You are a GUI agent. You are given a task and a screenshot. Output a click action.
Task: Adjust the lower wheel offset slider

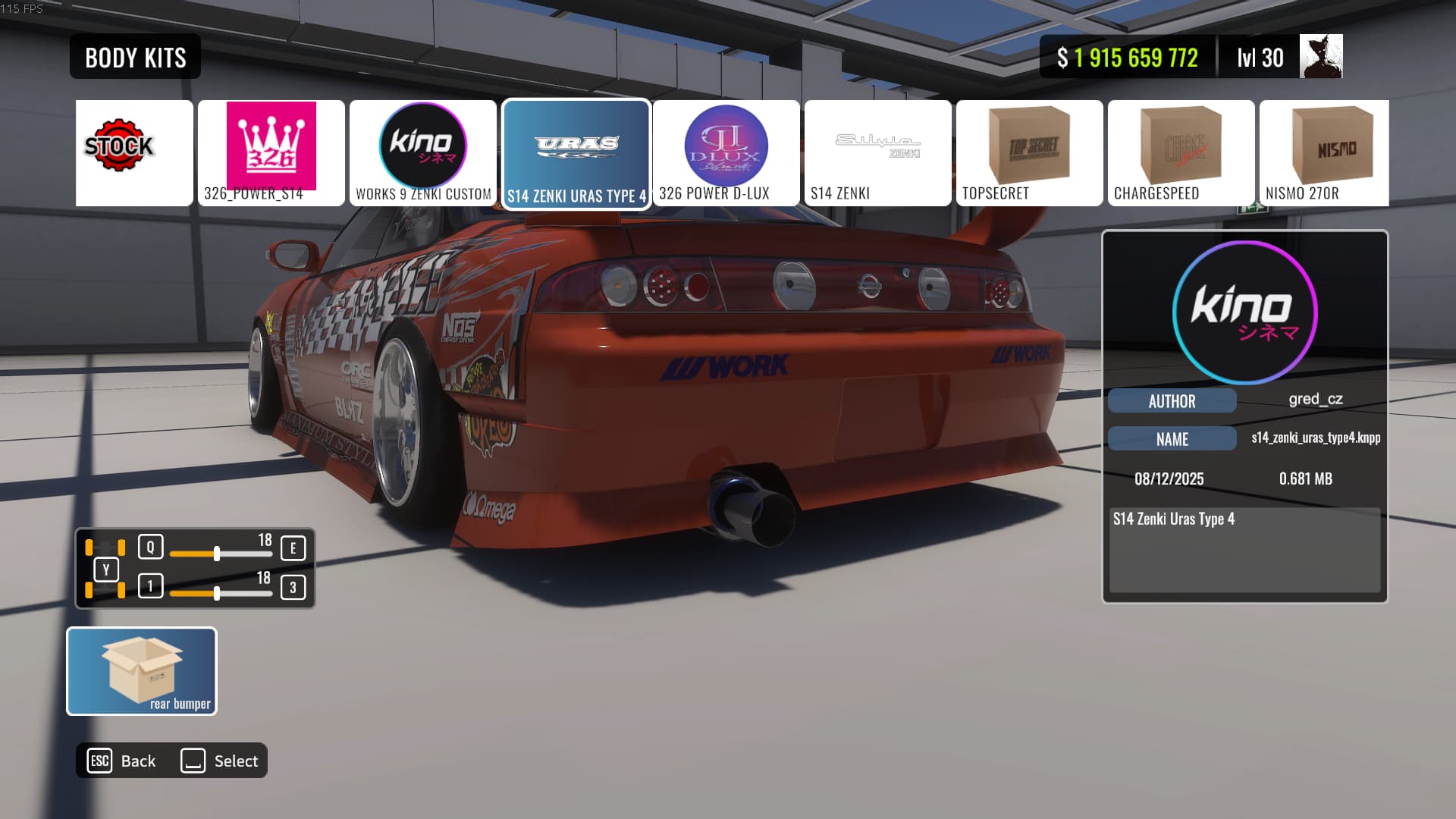217,593
